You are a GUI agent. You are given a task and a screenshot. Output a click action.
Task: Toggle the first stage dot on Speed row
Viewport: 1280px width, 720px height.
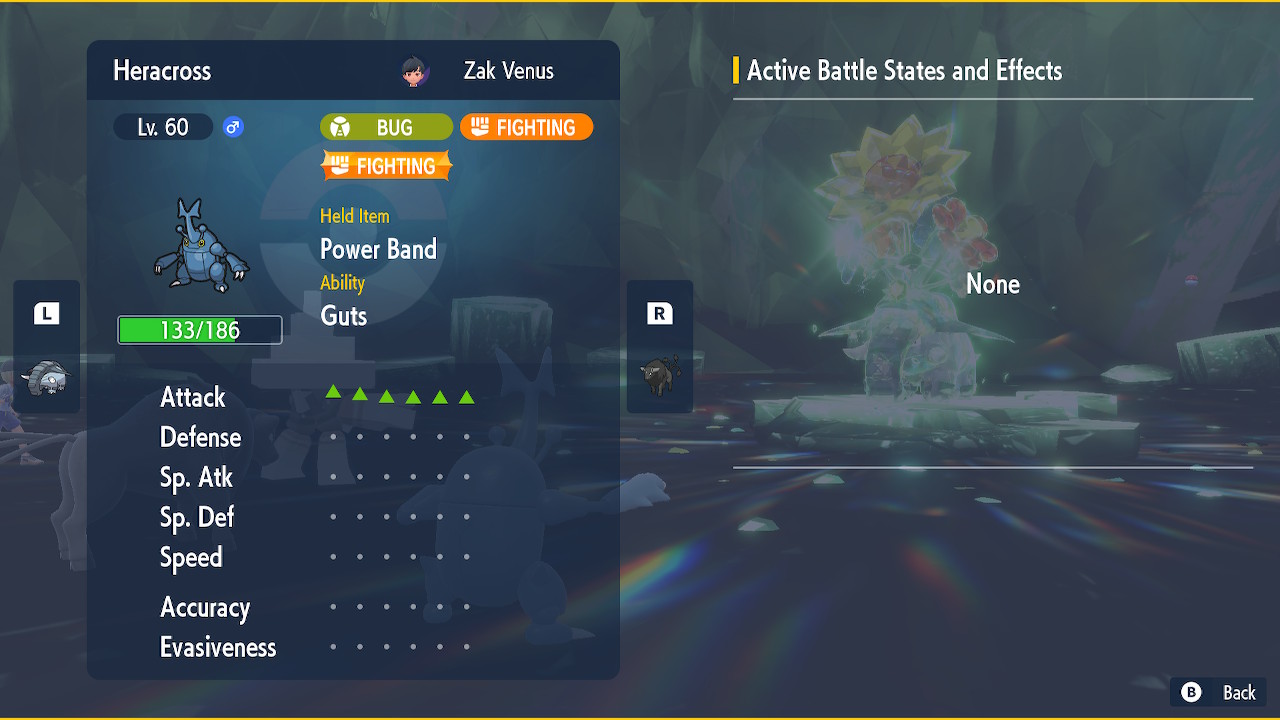click(333, 556)
